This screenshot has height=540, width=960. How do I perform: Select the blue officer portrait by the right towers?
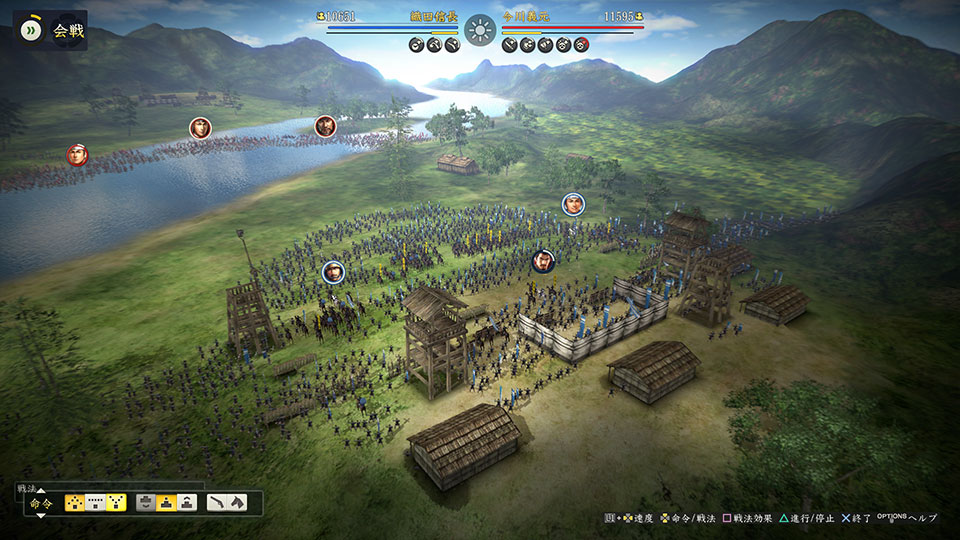click(x=573, y=204)
